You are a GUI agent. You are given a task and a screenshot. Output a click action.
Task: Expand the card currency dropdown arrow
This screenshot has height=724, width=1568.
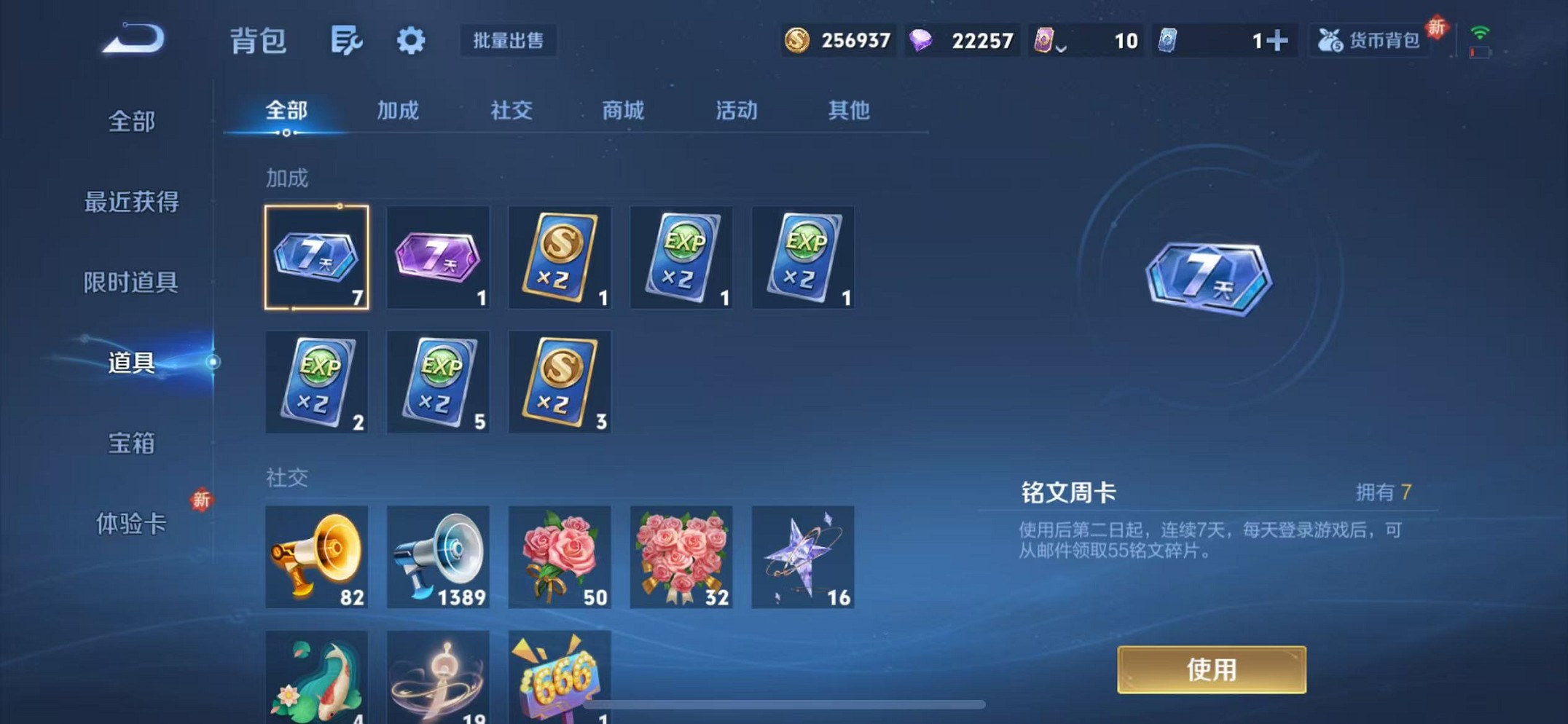tap(1063, 44)
